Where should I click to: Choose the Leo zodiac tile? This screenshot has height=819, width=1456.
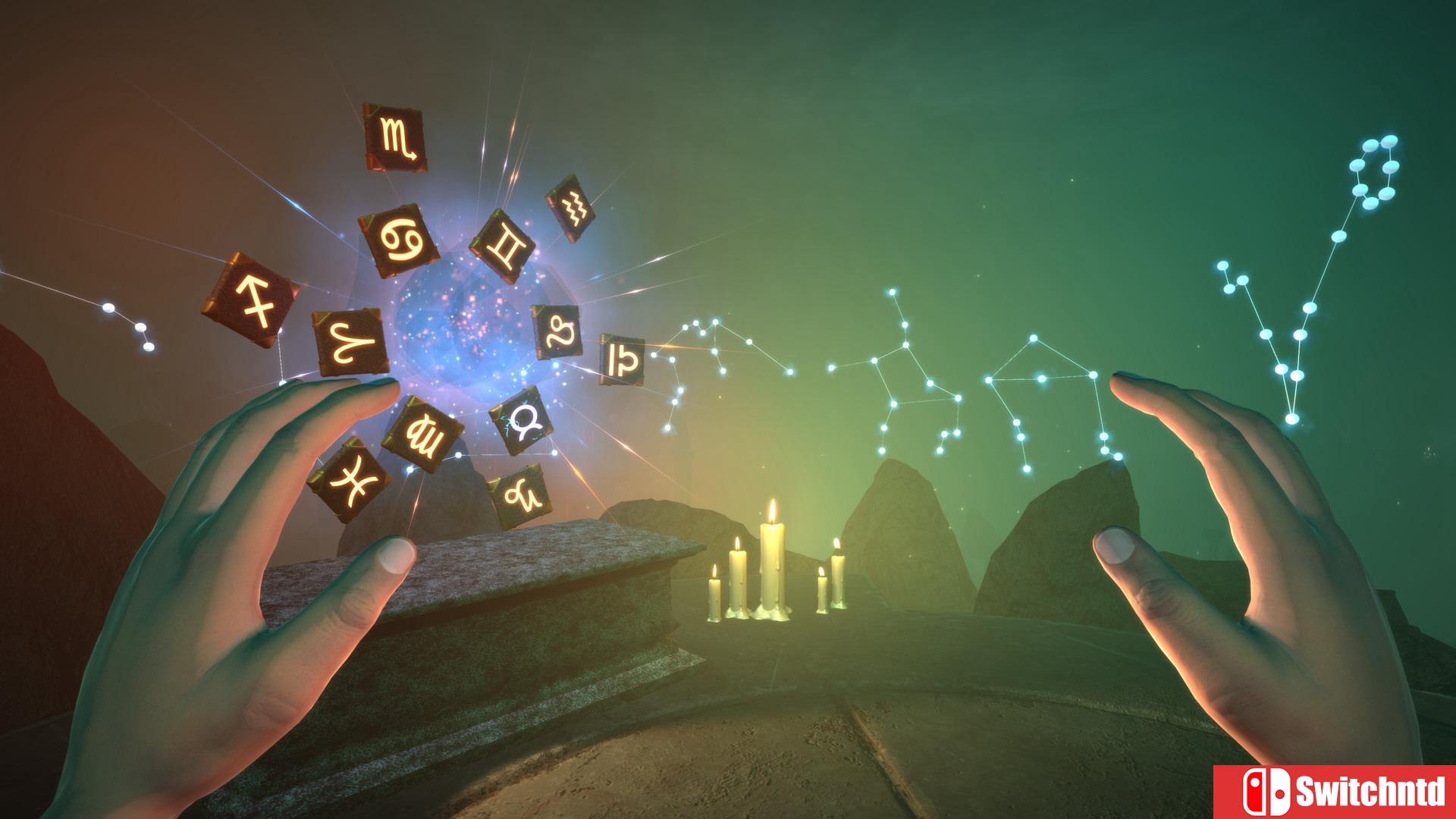(556, 331)
